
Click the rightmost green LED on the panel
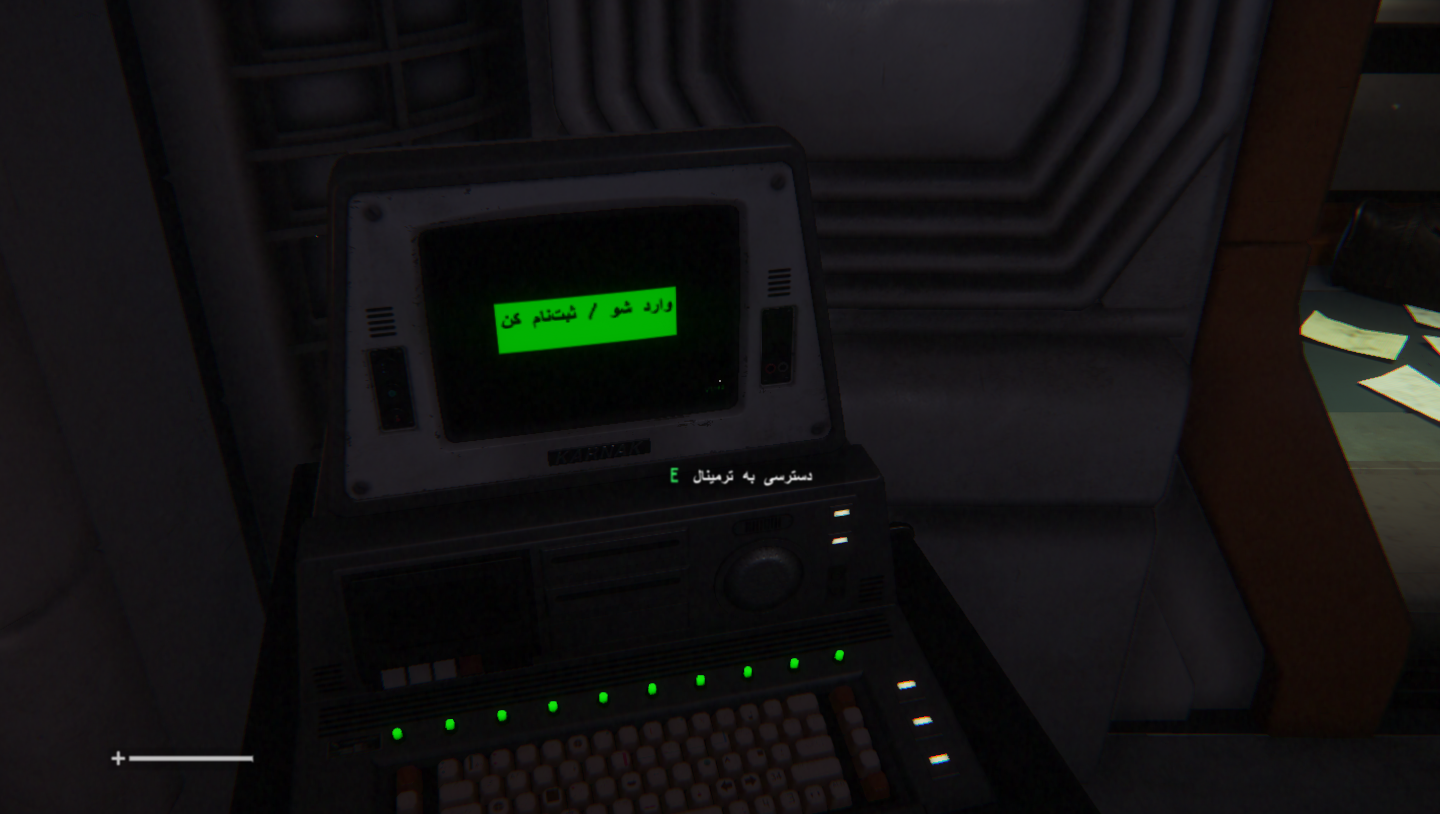[x=838, y=657]
